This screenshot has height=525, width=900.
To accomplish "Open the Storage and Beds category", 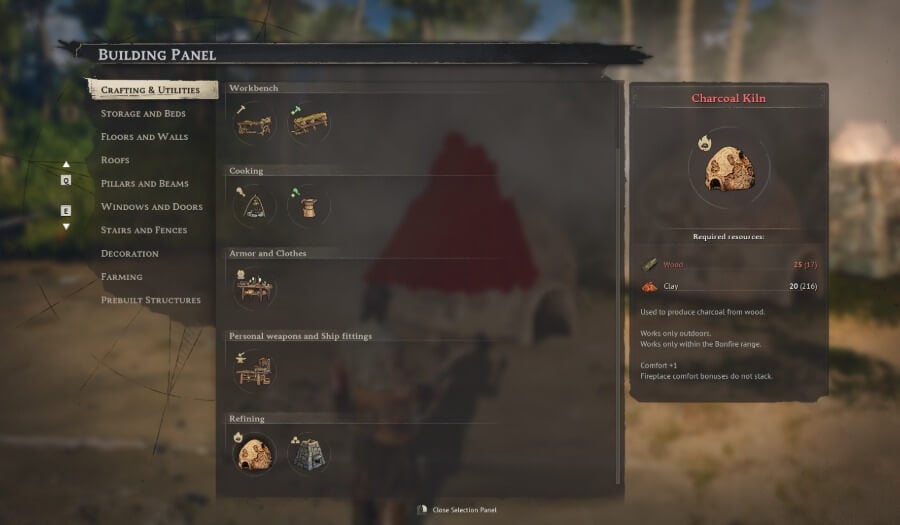I will [143, 114].
